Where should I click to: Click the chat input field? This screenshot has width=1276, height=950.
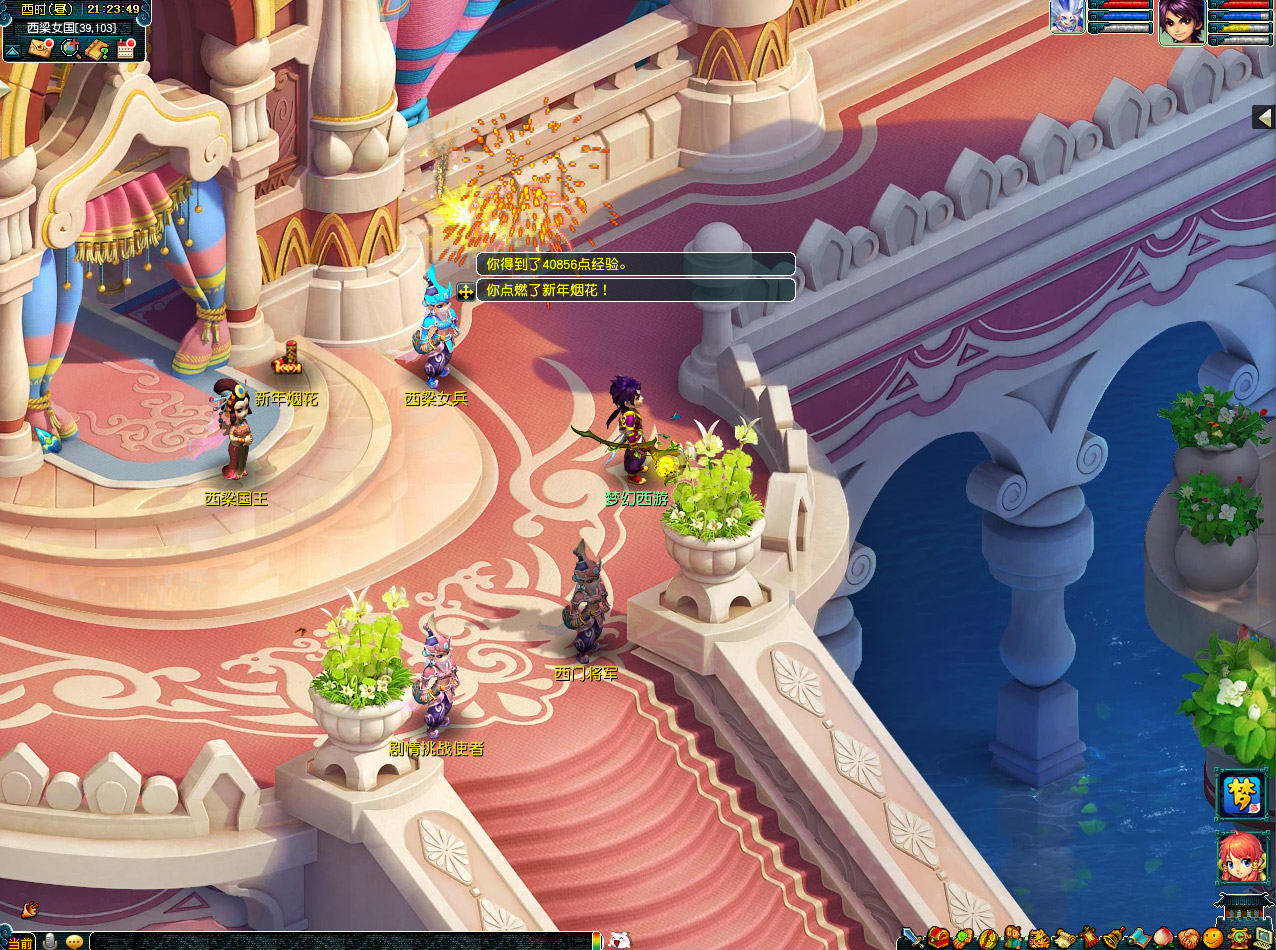coord(340,941)
